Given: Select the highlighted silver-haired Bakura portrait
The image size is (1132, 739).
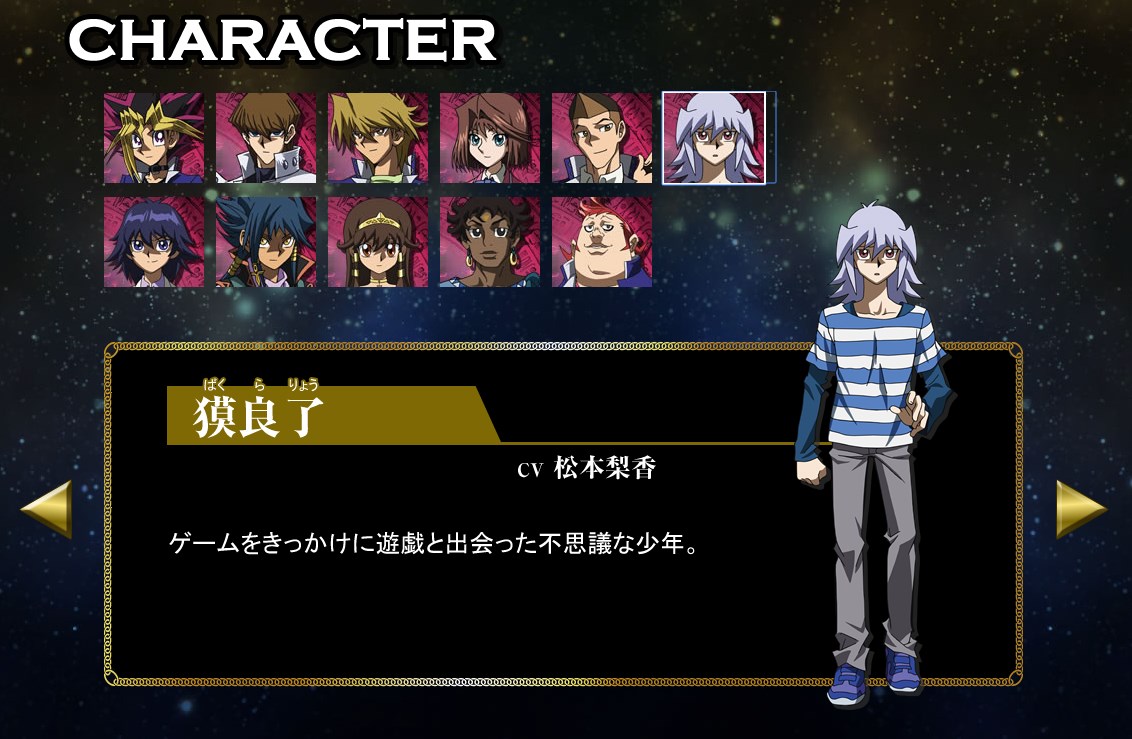Looking at the screenshot, I should click(714, 138).
